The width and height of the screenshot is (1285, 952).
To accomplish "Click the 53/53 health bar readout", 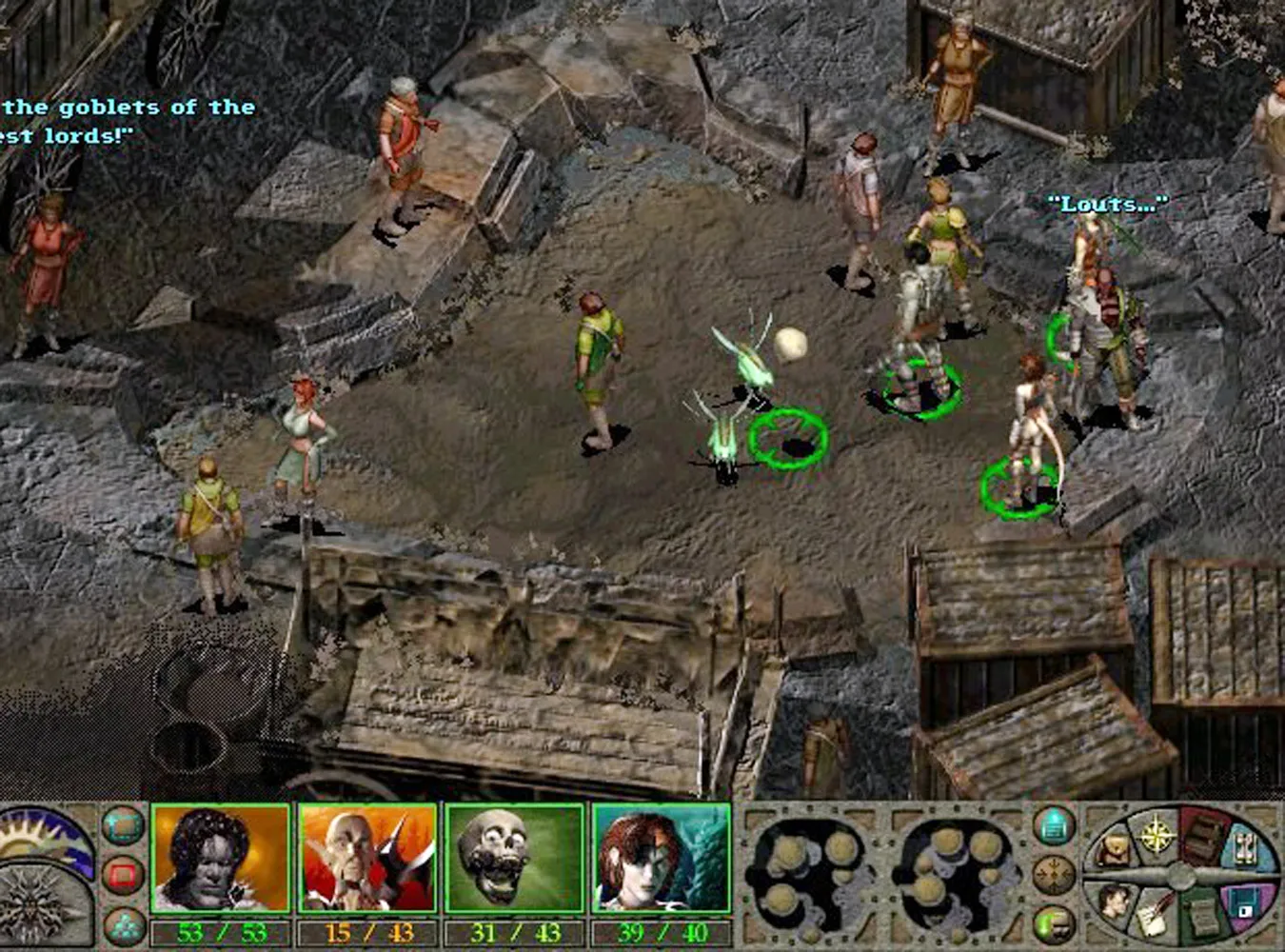I will click(220, 931).
